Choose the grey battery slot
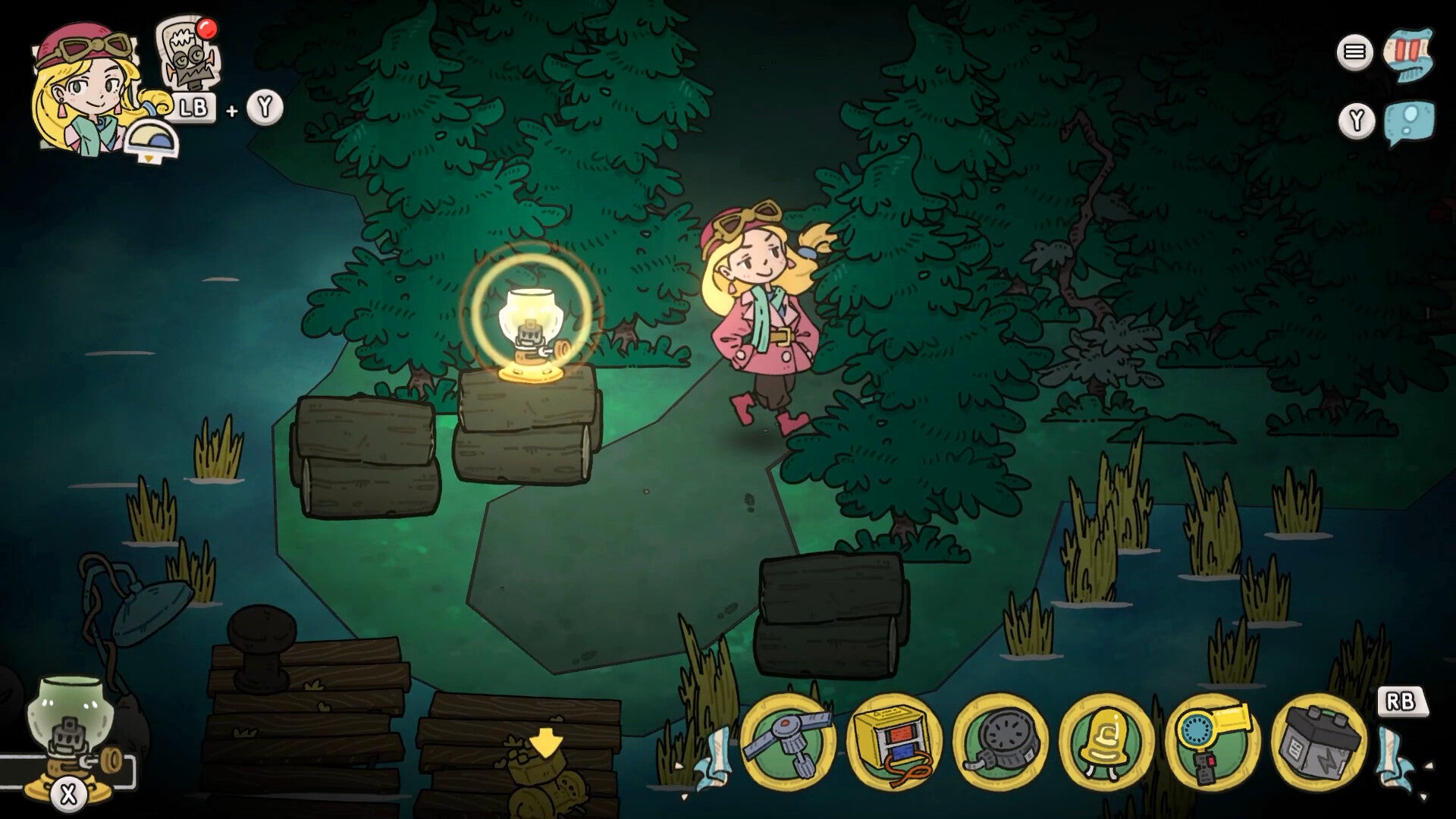 click(x=1319, y=742)
